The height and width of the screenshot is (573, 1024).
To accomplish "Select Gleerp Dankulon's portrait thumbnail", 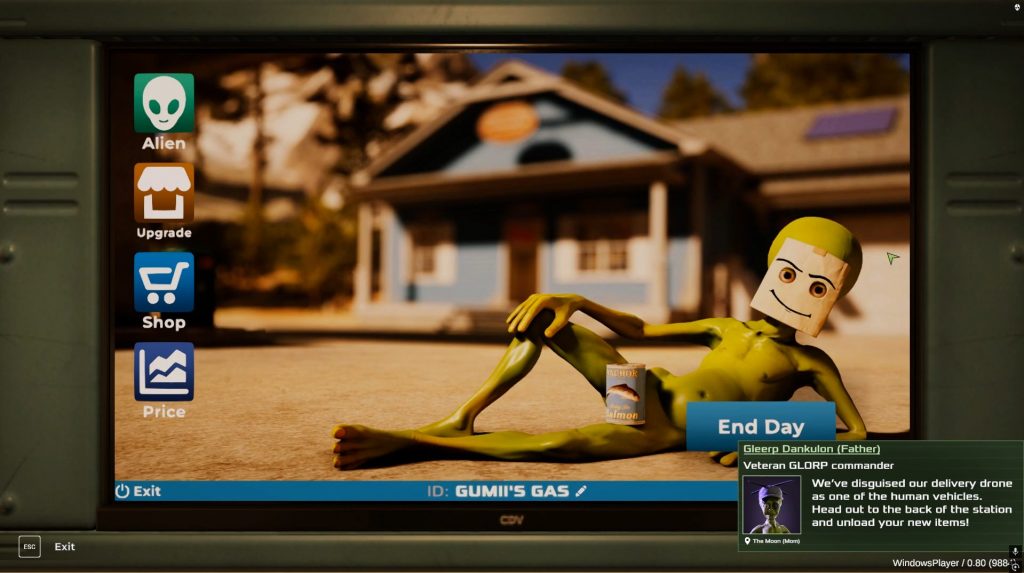I will click(x=771, y=505).
